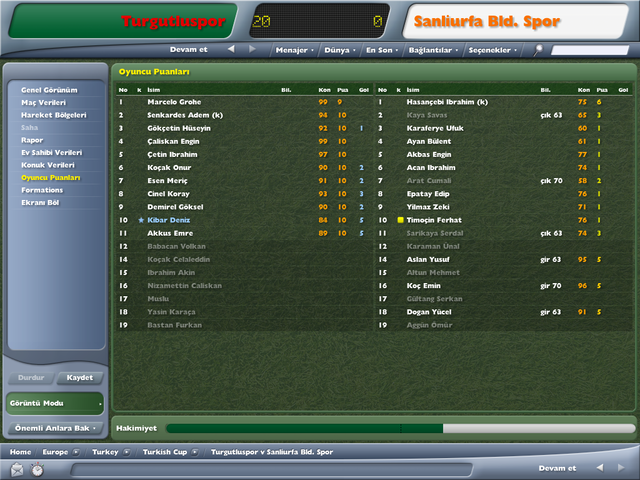Screen dimensions: 640x480
Task: Select player Timoçin Ferhat
Action: click(x=431, y=219)
